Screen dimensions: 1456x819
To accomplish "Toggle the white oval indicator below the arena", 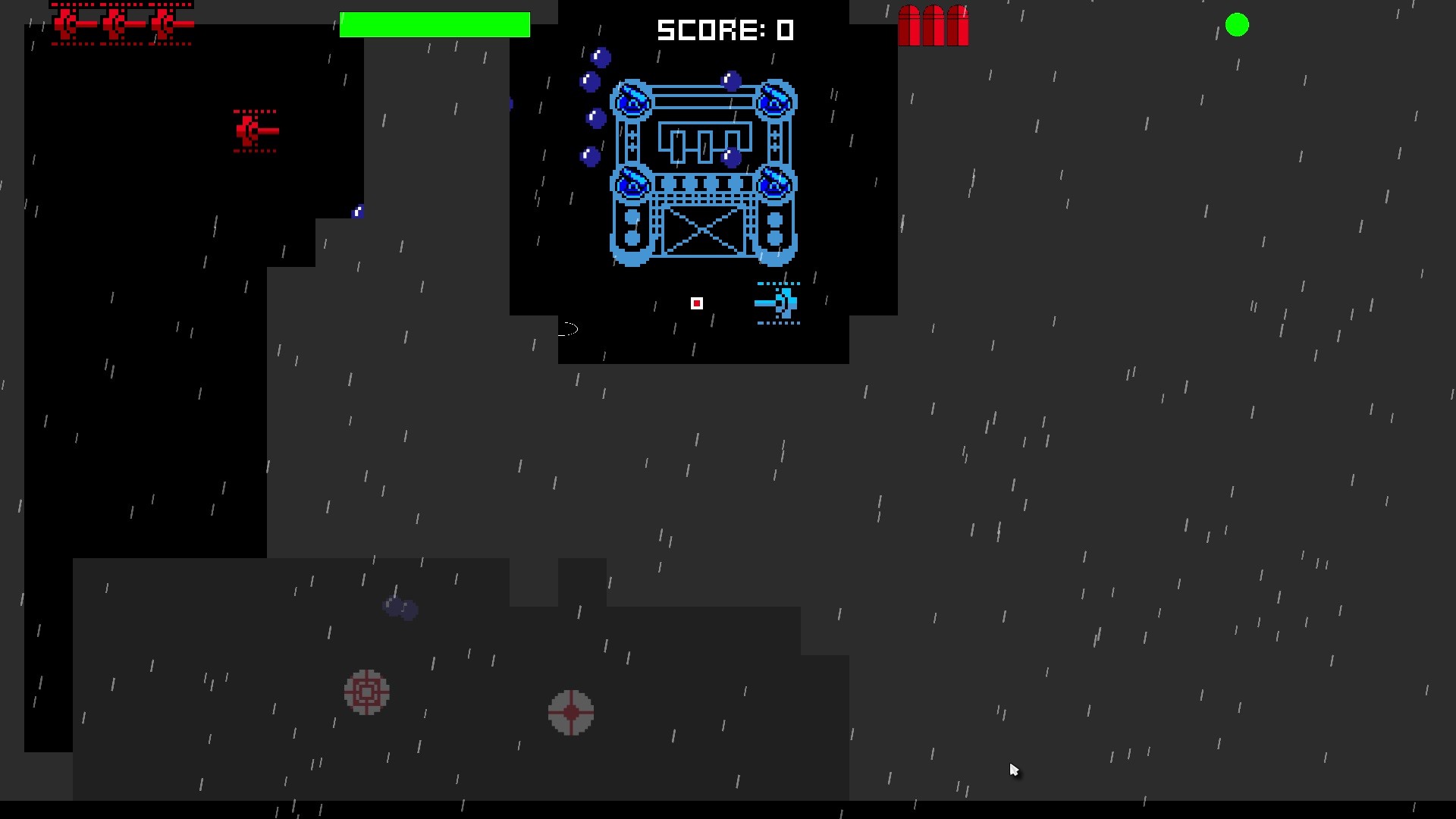I will [x=570, y=329].
